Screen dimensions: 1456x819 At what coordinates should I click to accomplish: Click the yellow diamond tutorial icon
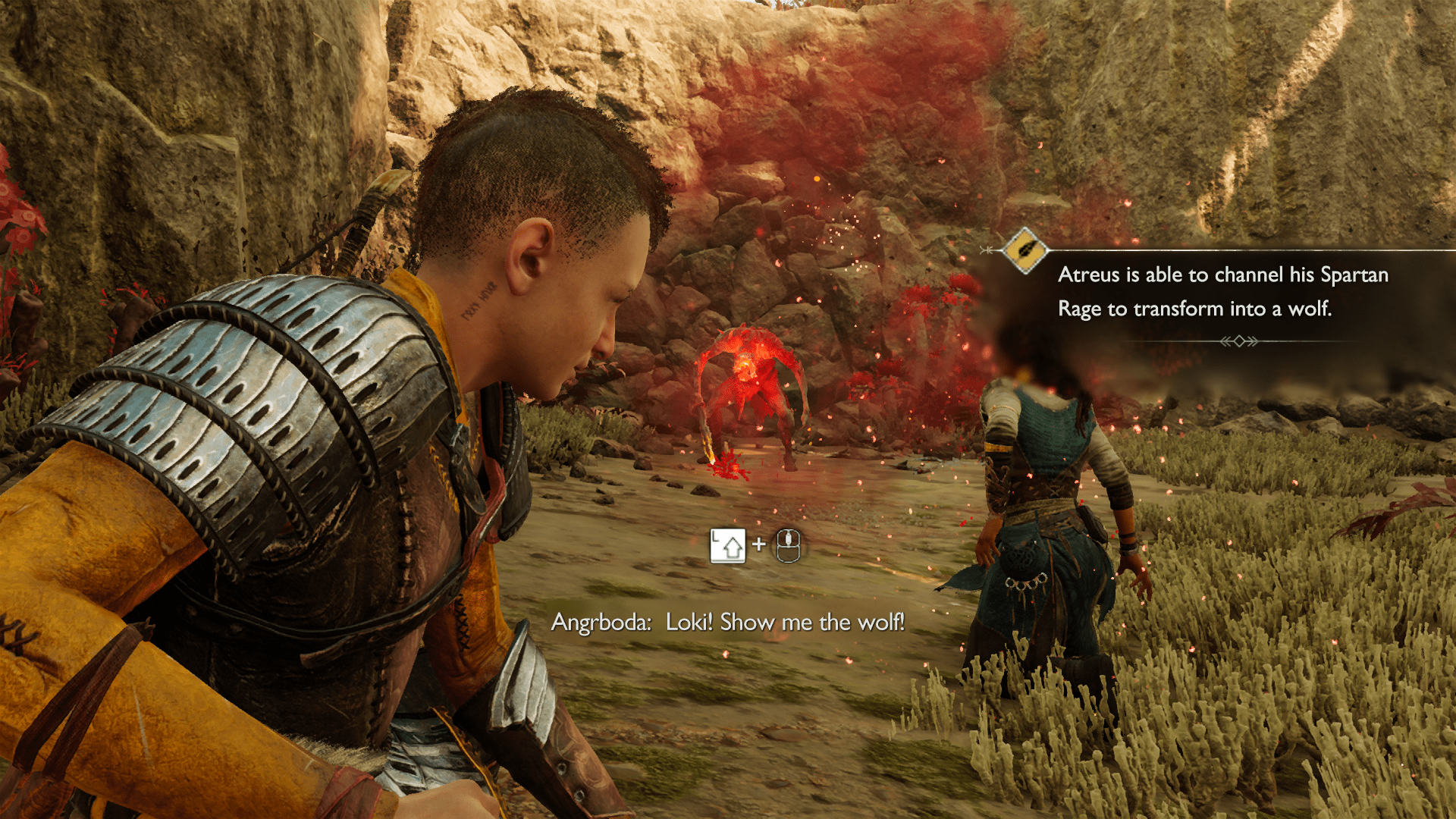[1025, 249]
